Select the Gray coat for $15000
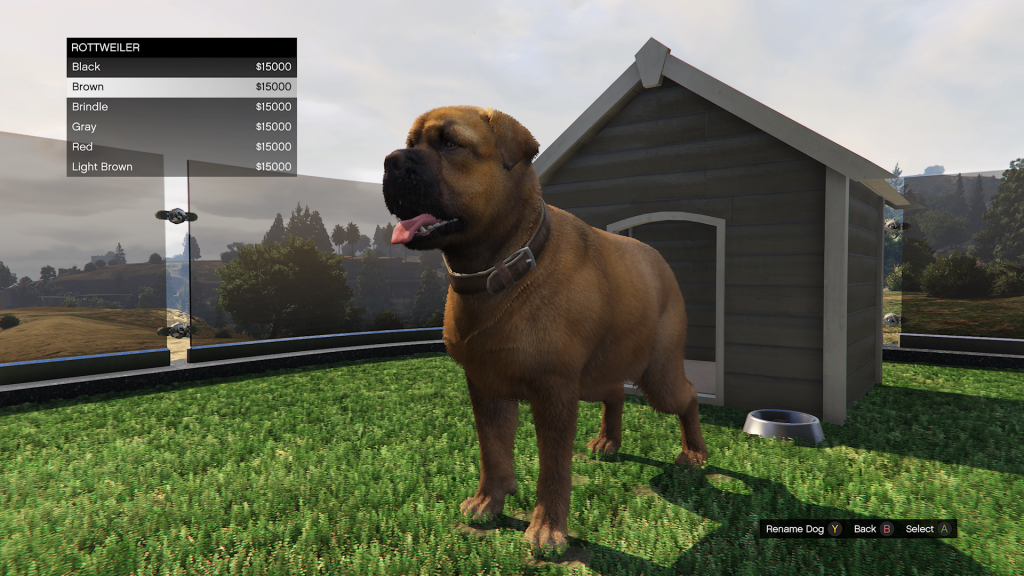The height and width of the screenshot is (576, 1024). 181,127
